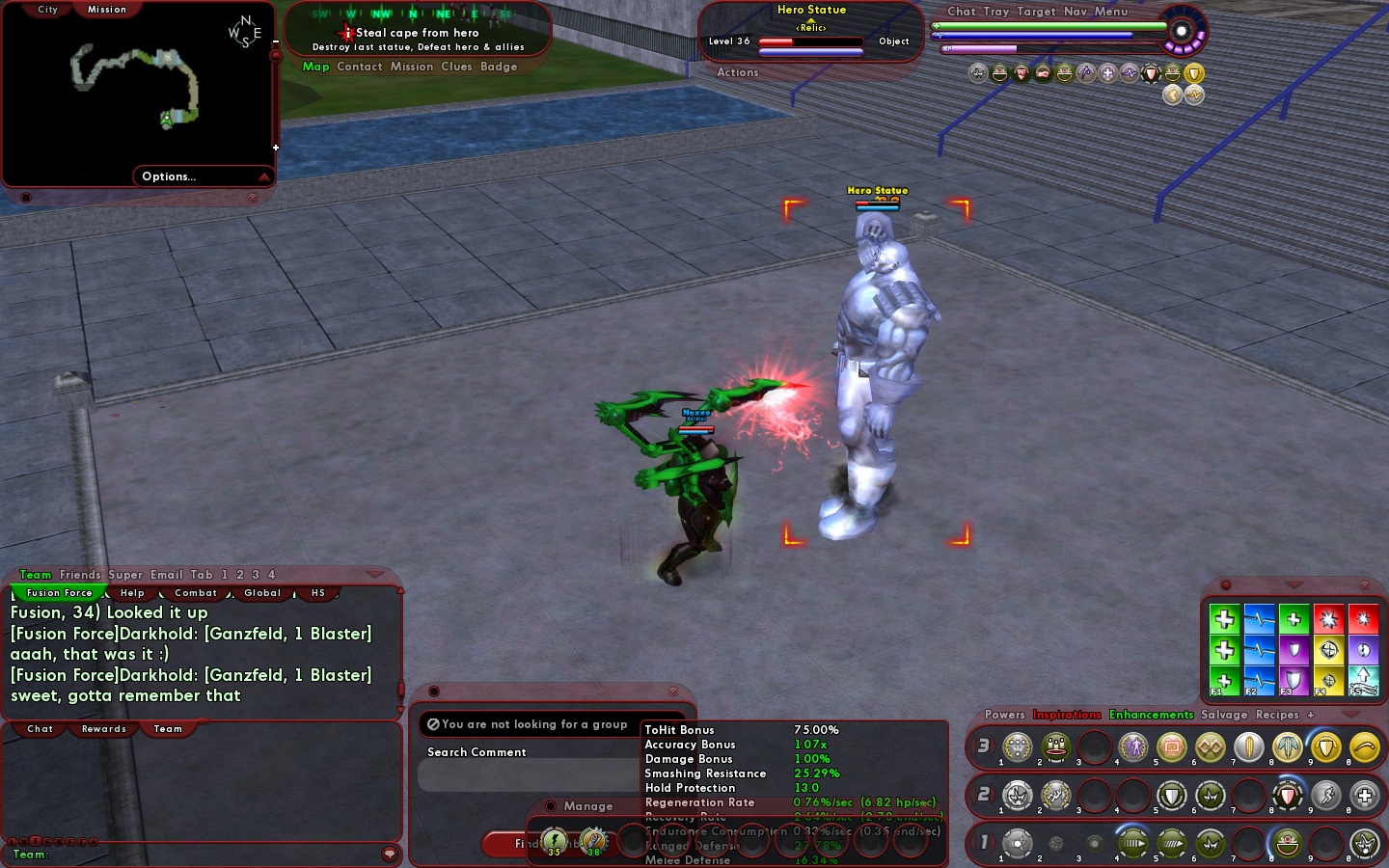Switch chat to the Fusion Force tab

click(60, 593)
